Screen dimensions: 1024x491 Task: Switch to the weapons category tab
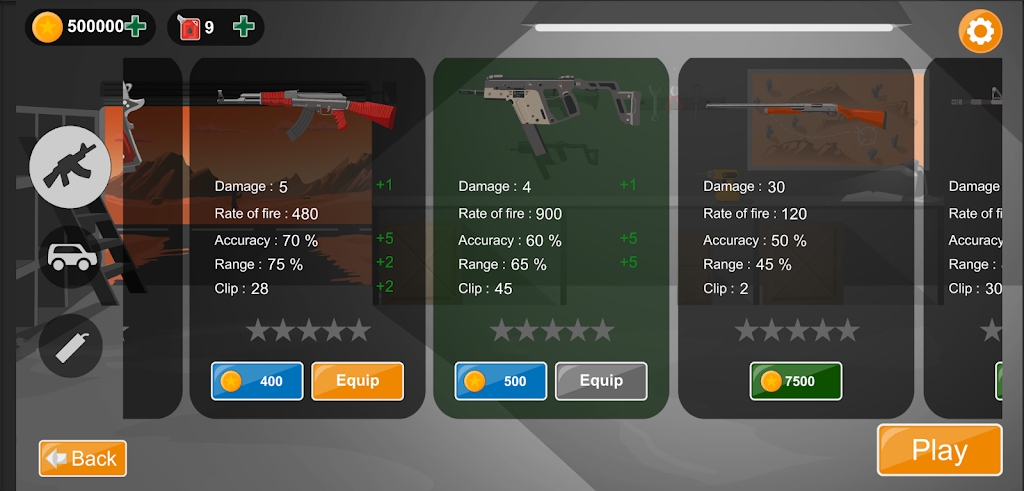click(70, 168)
